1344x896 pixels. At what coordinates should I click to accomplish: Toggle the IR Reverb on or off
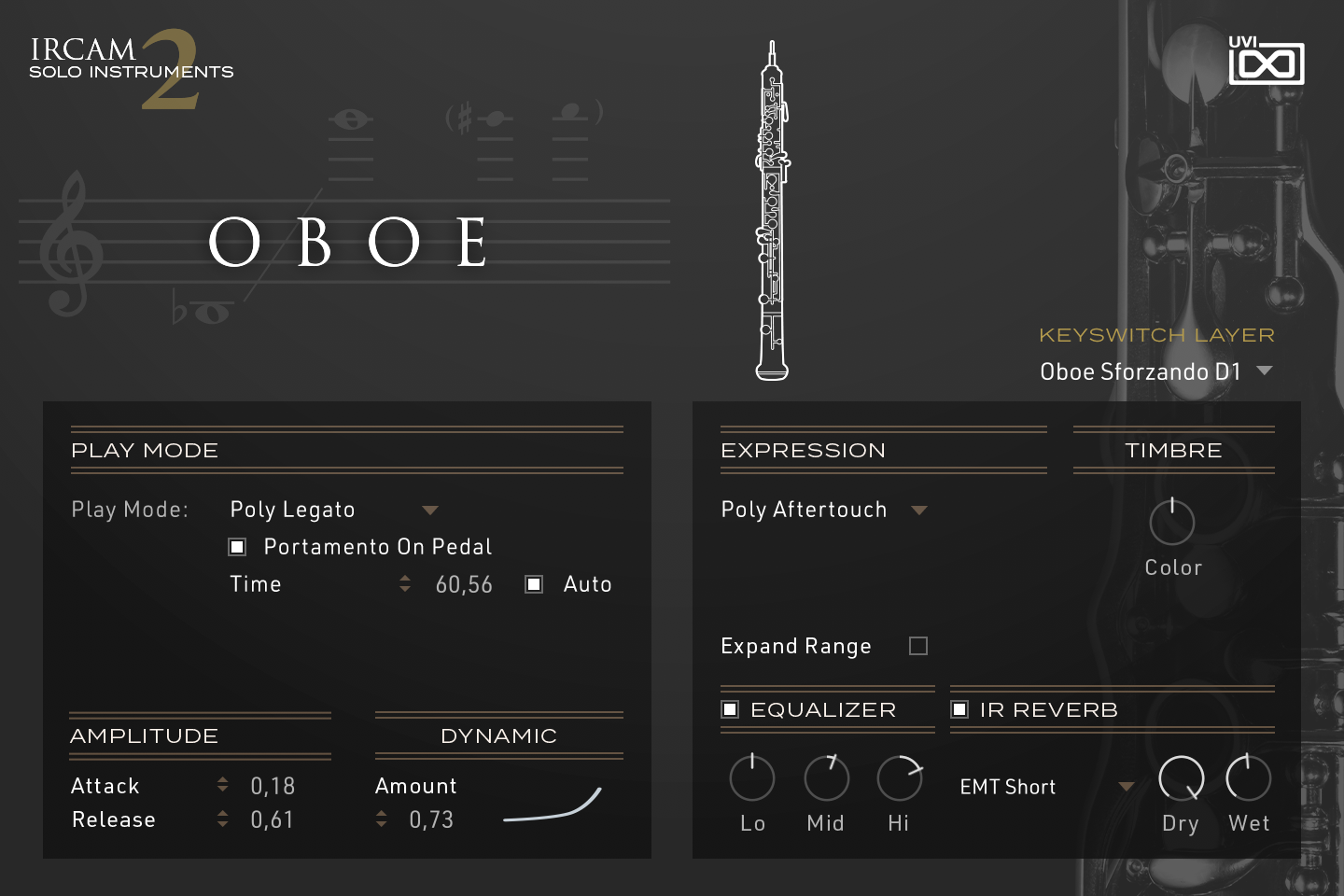pyautogui.click(x=959, y=709)
